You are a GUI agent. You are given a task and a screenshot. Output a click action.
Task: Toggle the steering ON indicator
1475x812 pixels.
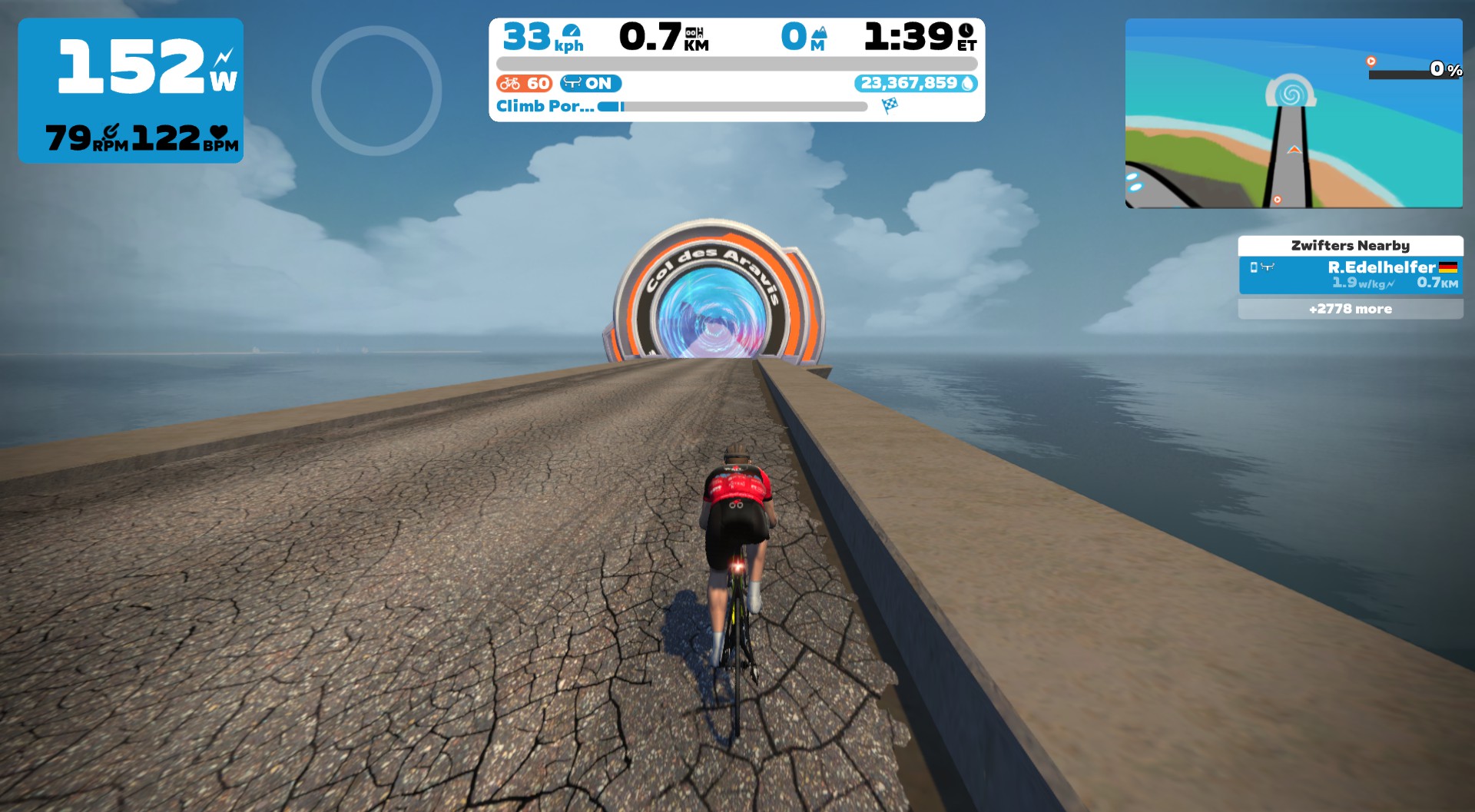pos(590,83)
